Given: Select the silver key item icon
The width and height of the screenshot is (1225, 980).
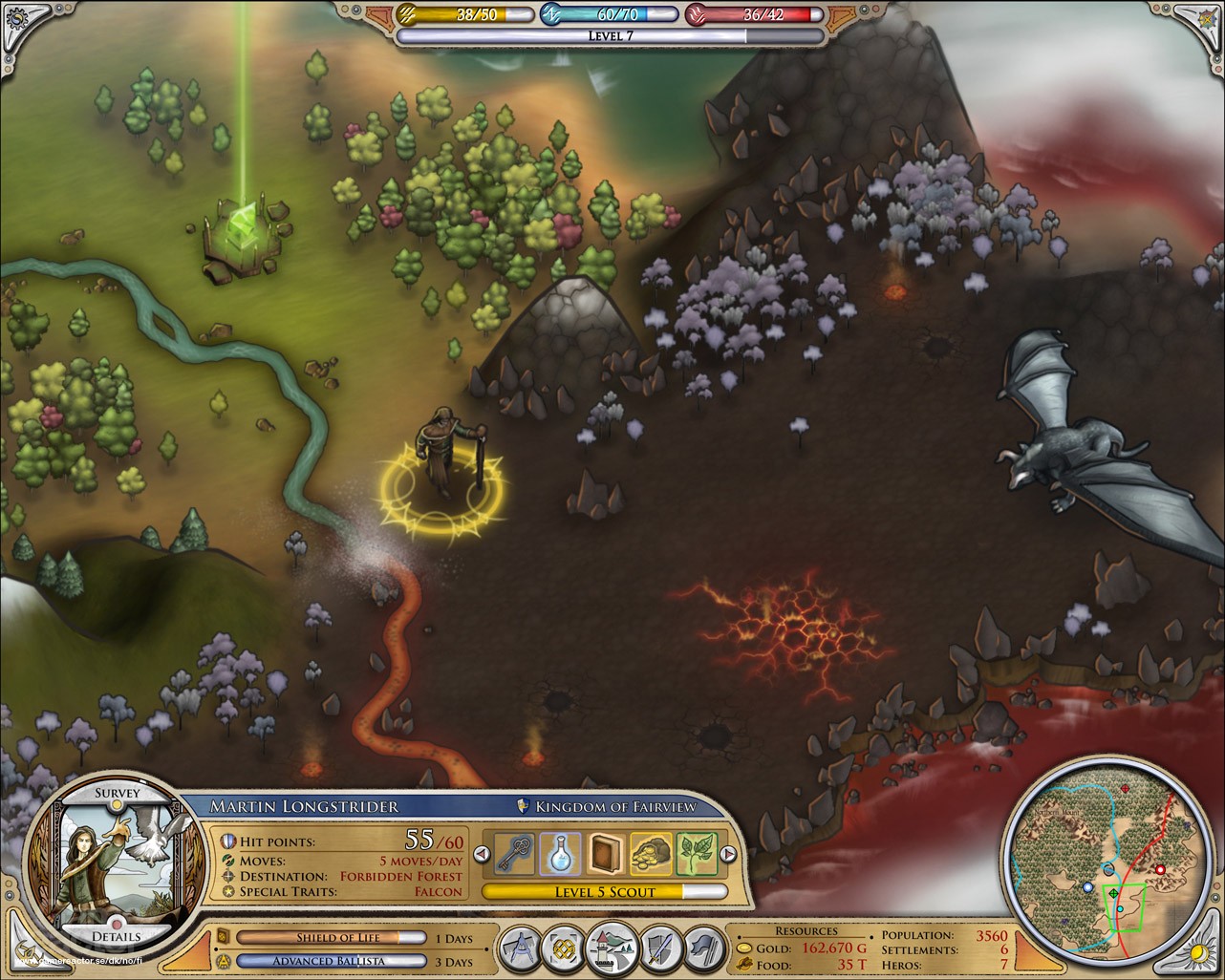Looking at the screenshot, I should click(513, 853).
